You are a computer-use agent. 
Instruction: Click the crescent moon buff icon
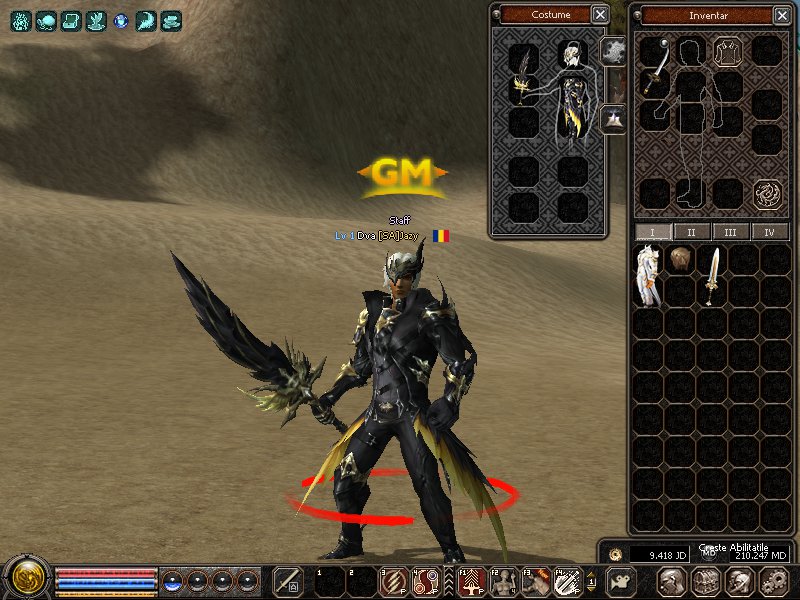(x=146, y=20)
